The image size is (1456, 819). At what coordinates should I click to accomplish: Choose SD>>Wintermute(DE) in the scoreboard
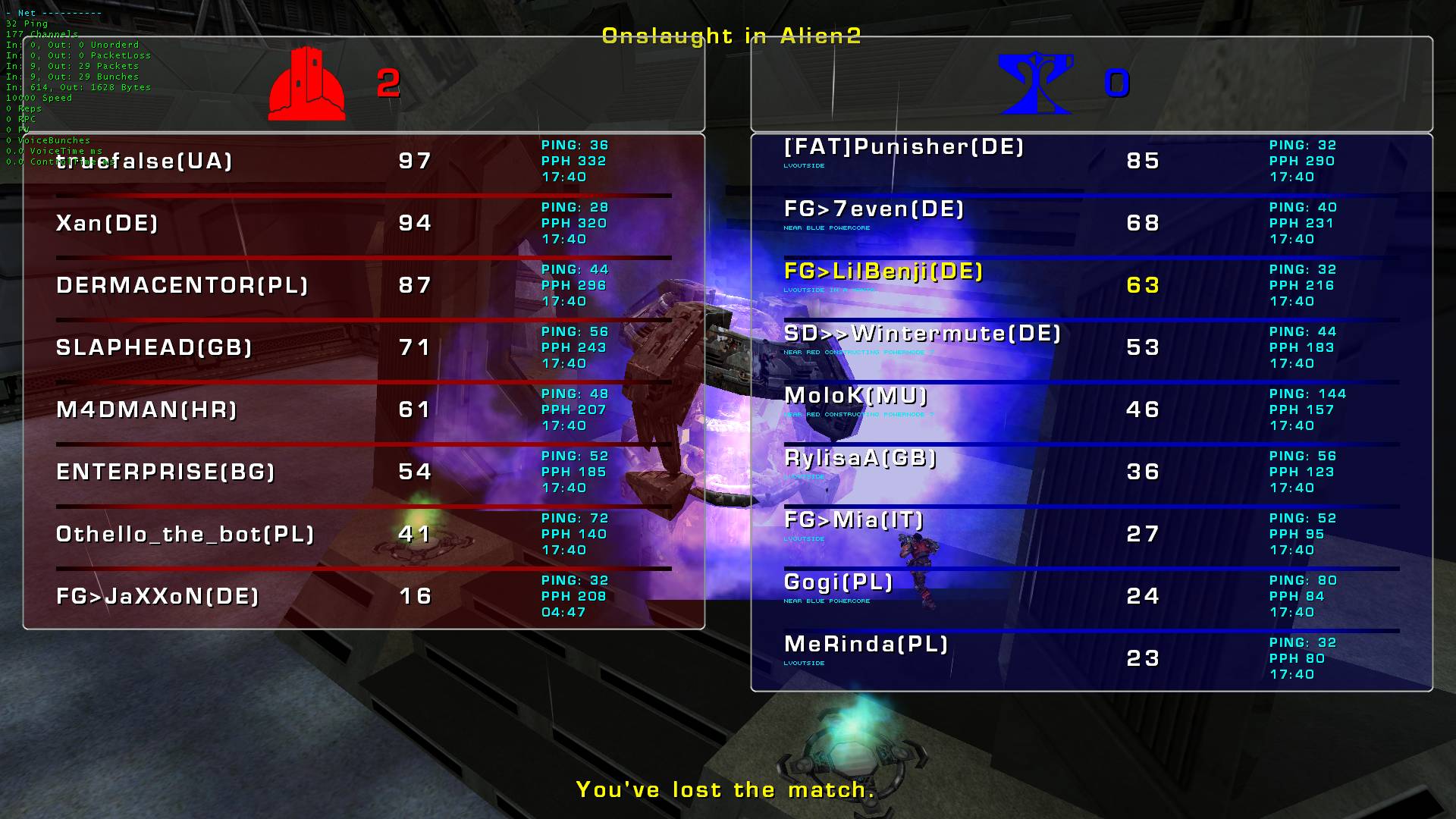point(922,333)
